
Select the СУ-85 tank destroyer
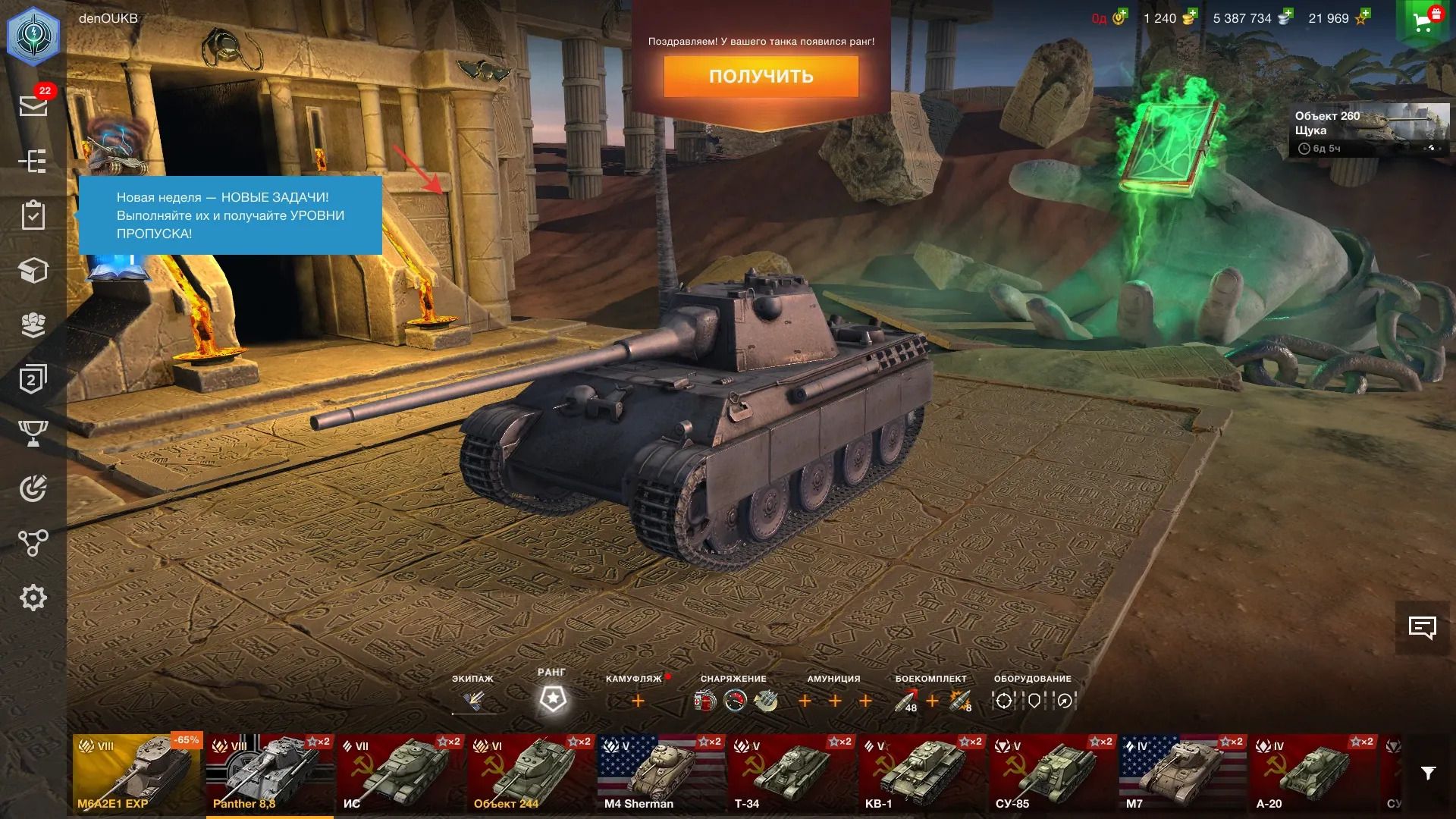click(1052, 773)
